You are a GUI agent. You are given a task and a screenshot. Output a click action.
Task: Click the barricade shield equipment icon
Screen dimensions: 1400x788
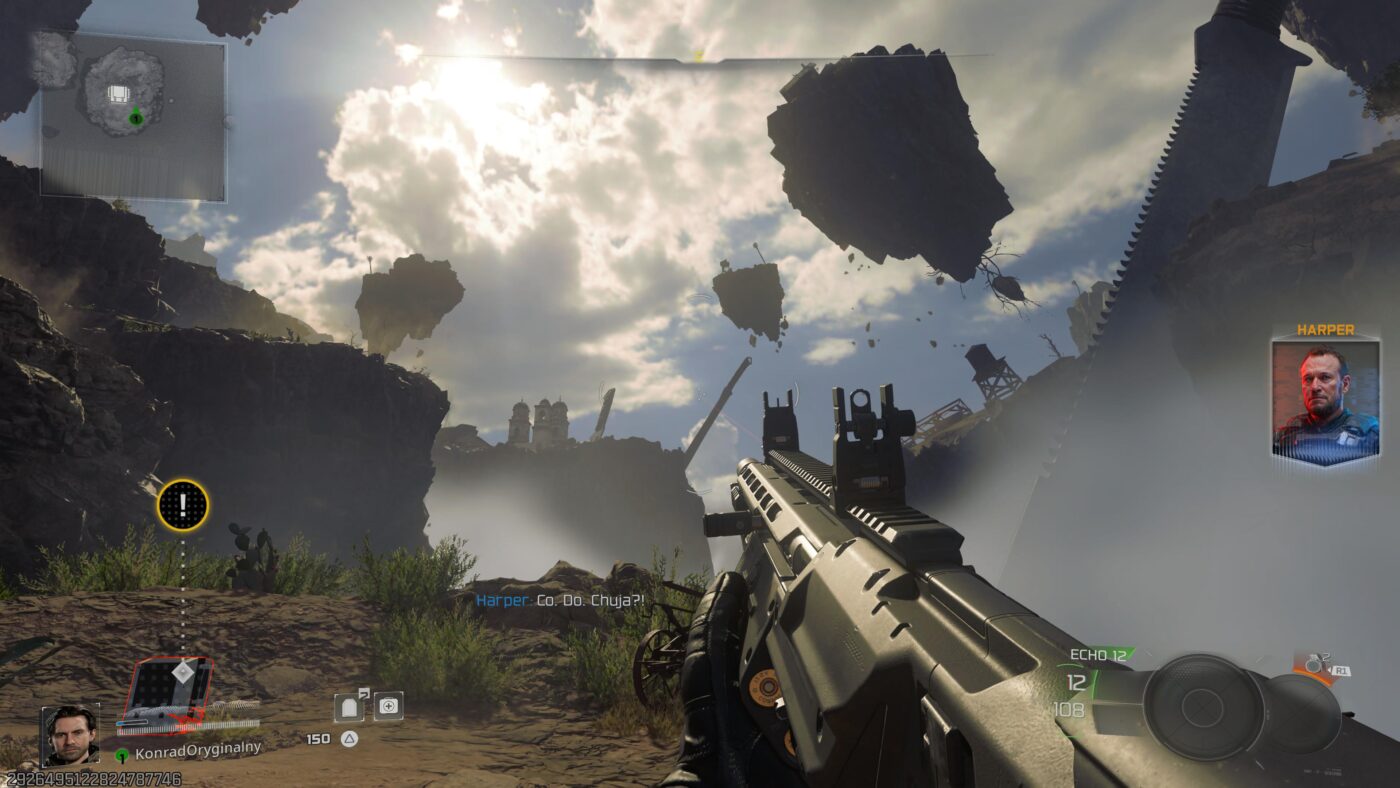349,707
